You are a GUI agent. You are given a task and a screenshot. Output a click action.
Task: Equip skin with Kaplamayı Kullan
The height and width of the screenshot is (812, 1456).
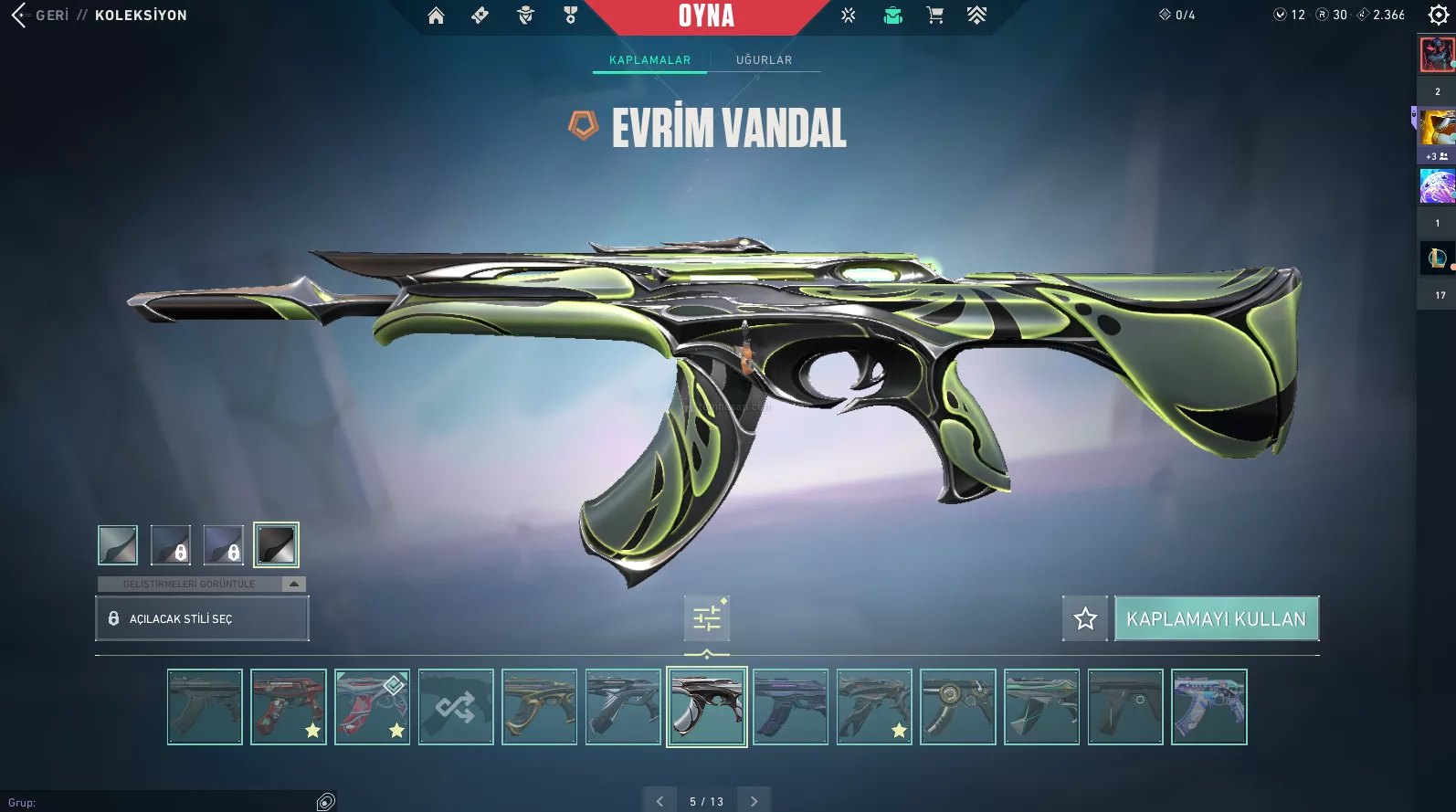(1216, 619)
